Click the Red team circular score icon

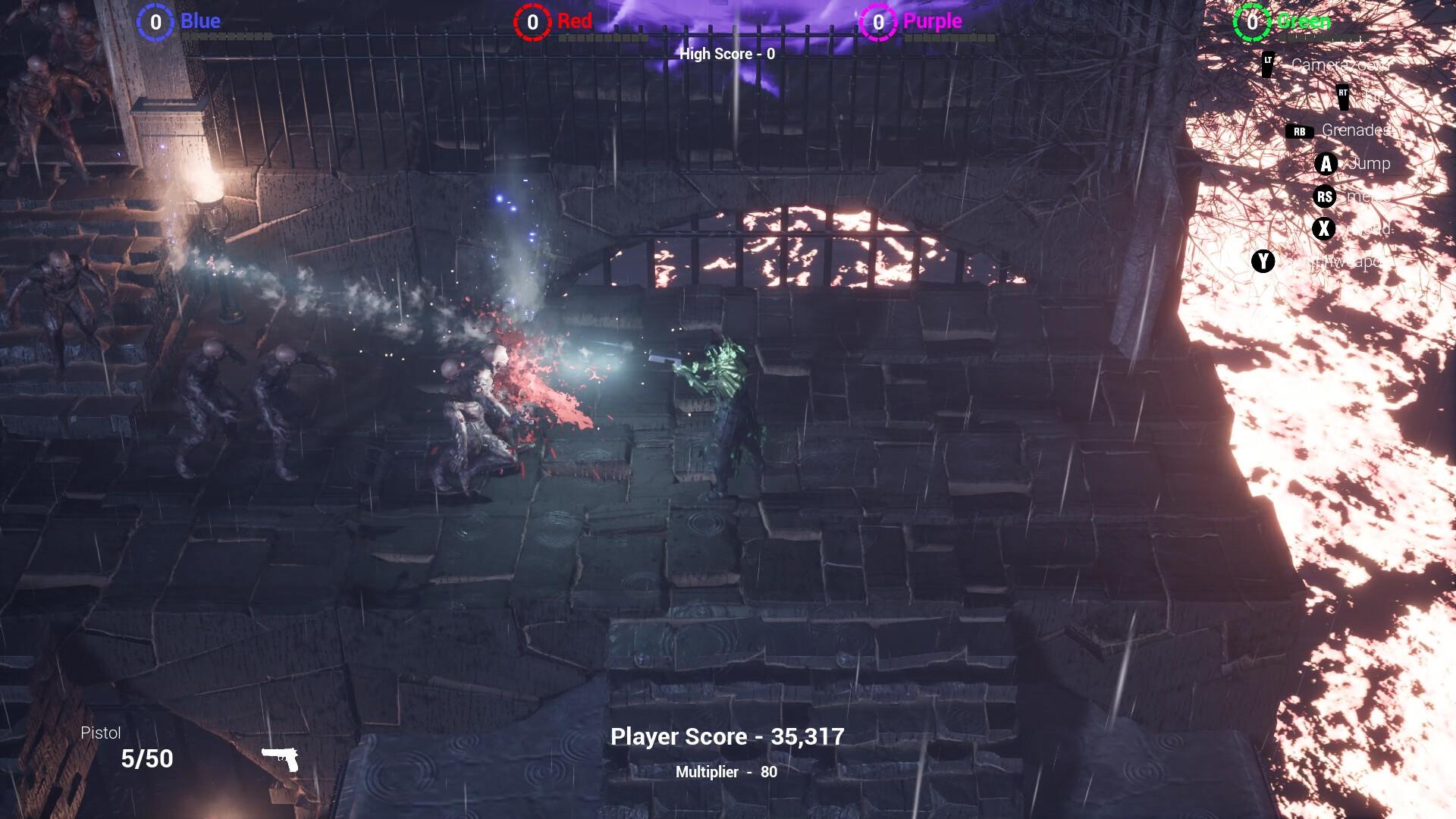point(533,22)
